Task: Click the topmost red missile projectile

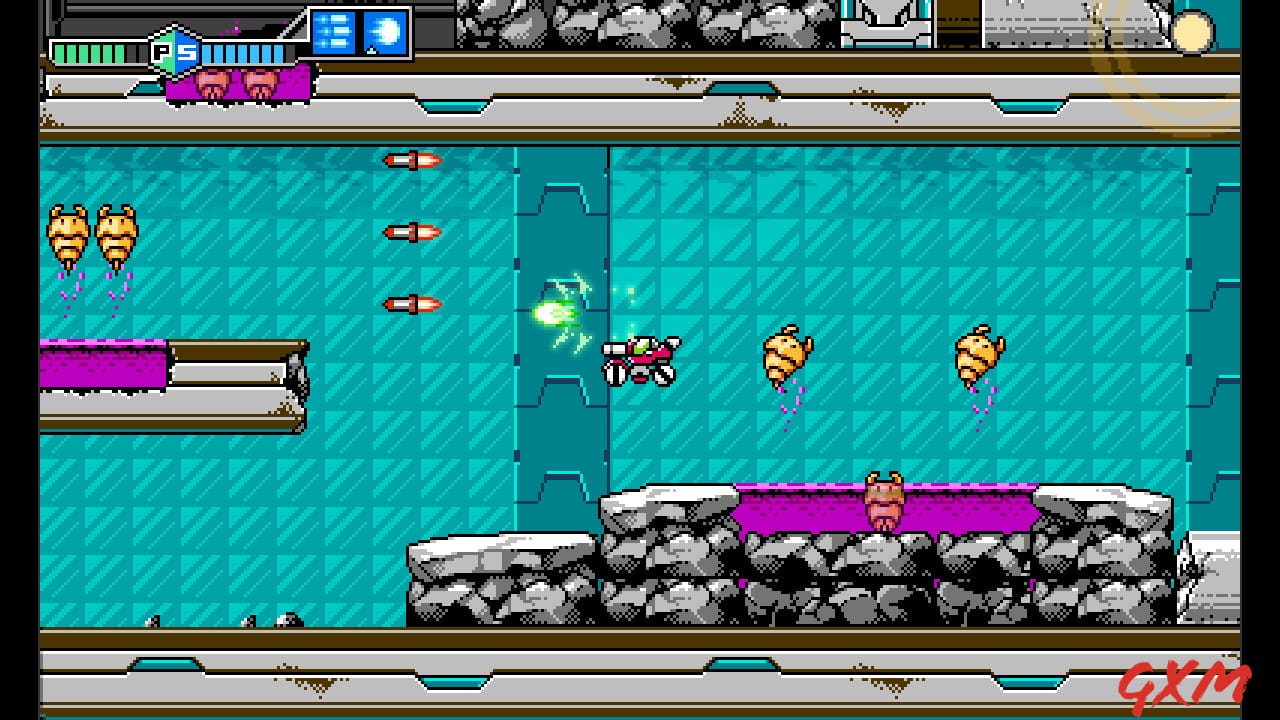Action: (410, 160)
